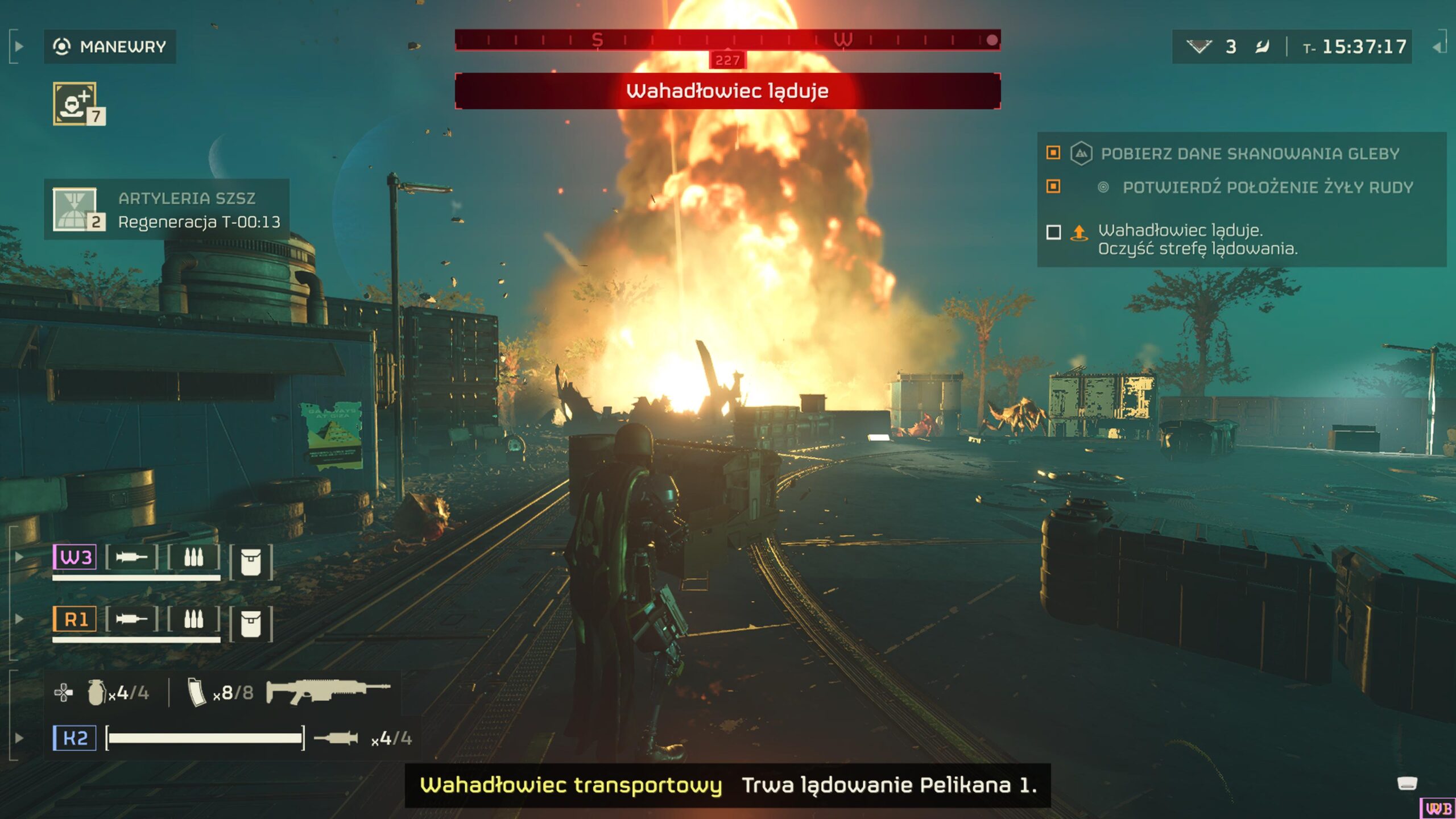Click the magazine ammo icon
Screen dimensions: 1456x819
[x=196, y=692]
